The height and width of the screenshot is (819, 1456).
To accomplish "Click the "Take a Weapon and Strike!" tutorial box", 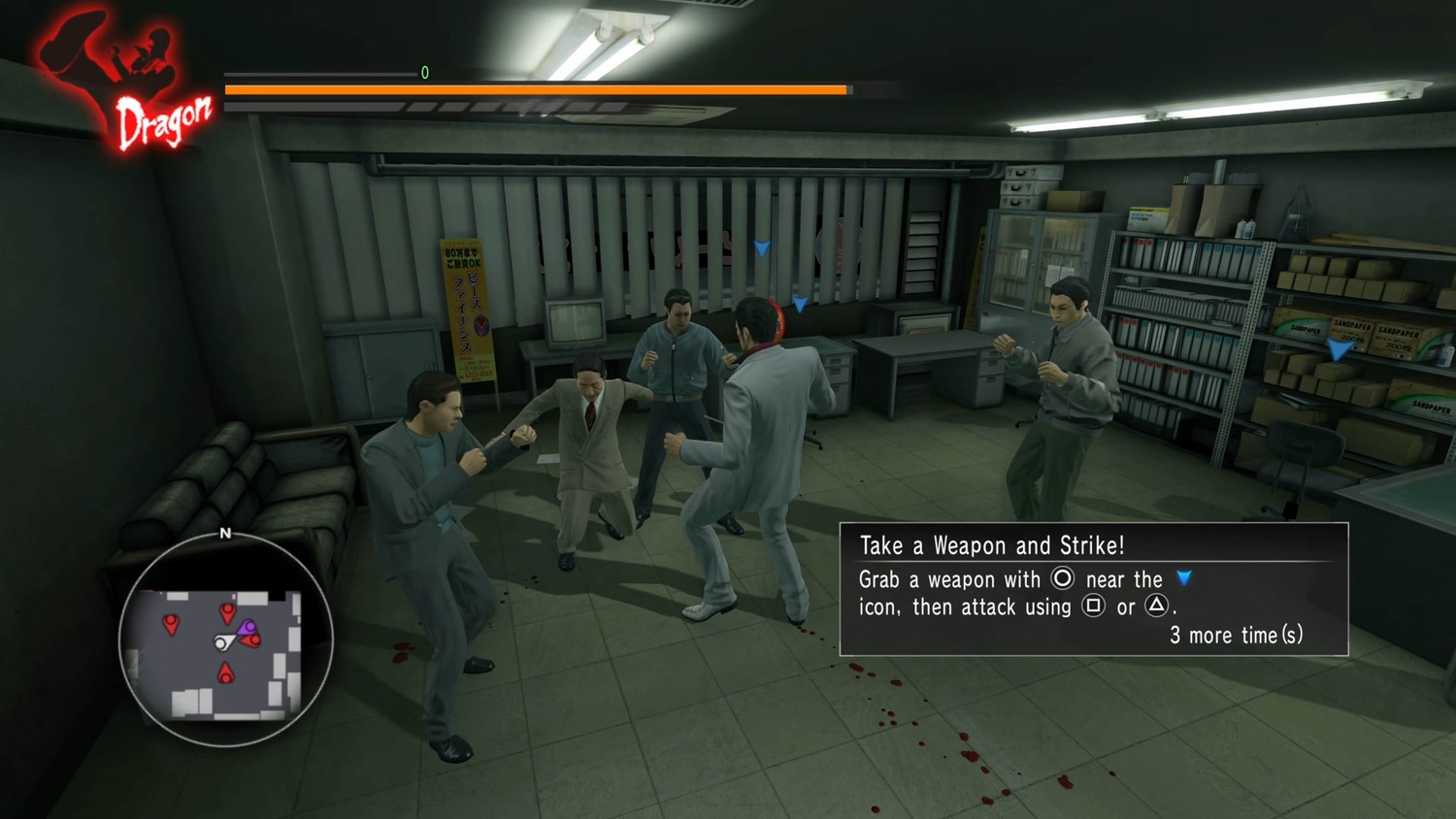I will [1093, 589].
